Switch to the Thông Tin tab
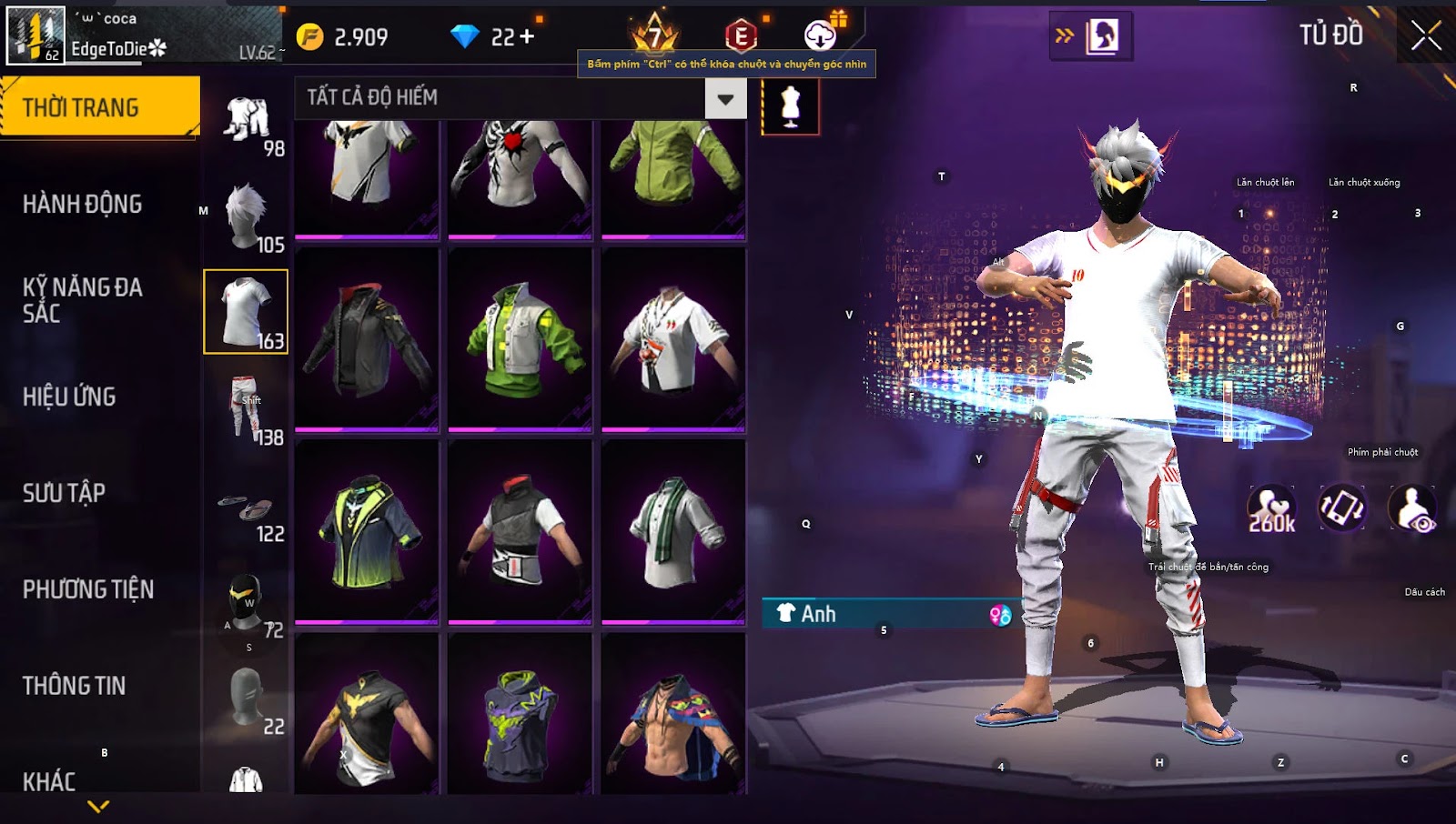This screenshot has height=824, width=1456. click(75, 686)
